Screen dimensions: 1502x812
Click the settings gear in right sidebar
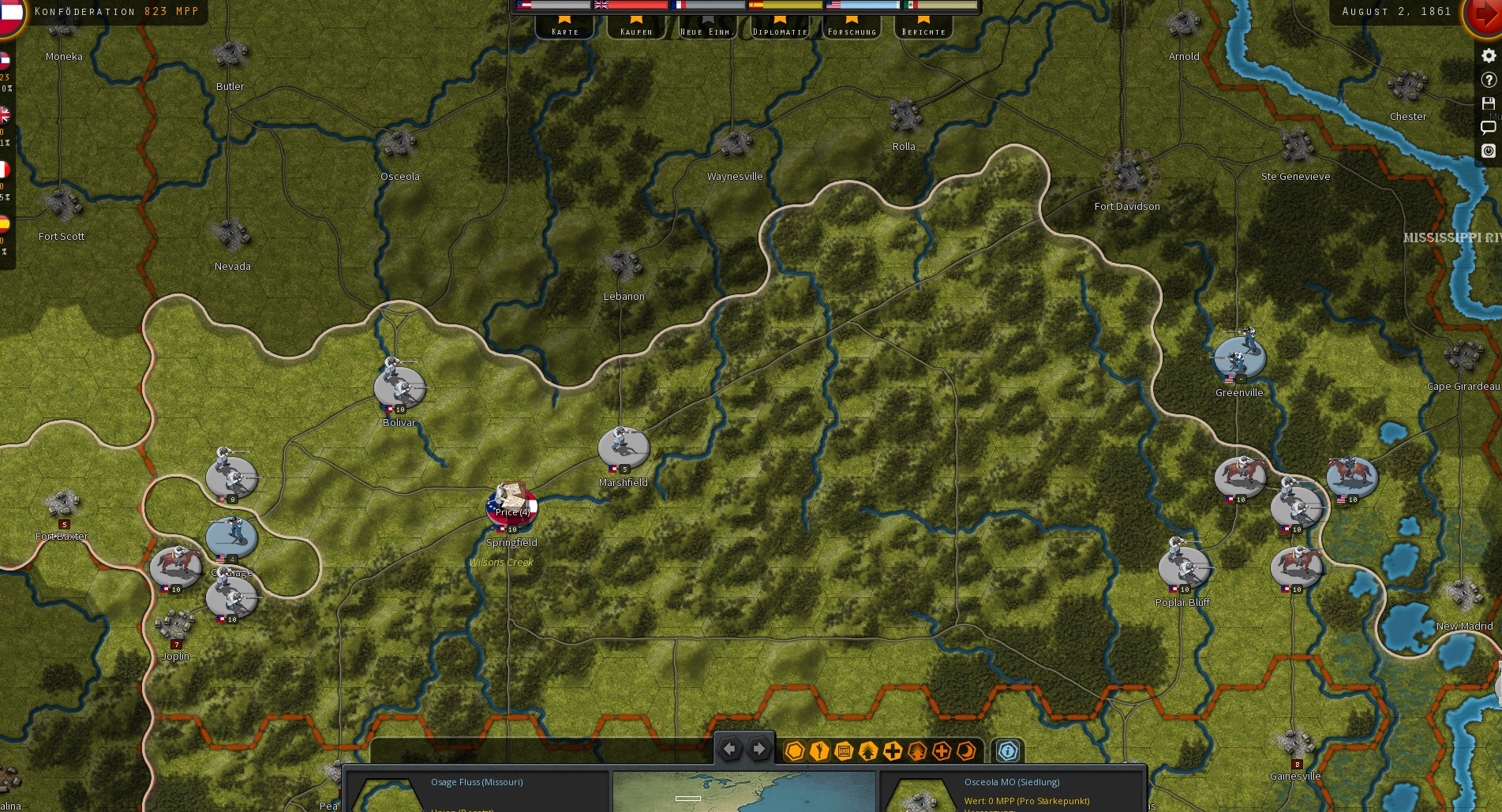tap(1489, 55)
